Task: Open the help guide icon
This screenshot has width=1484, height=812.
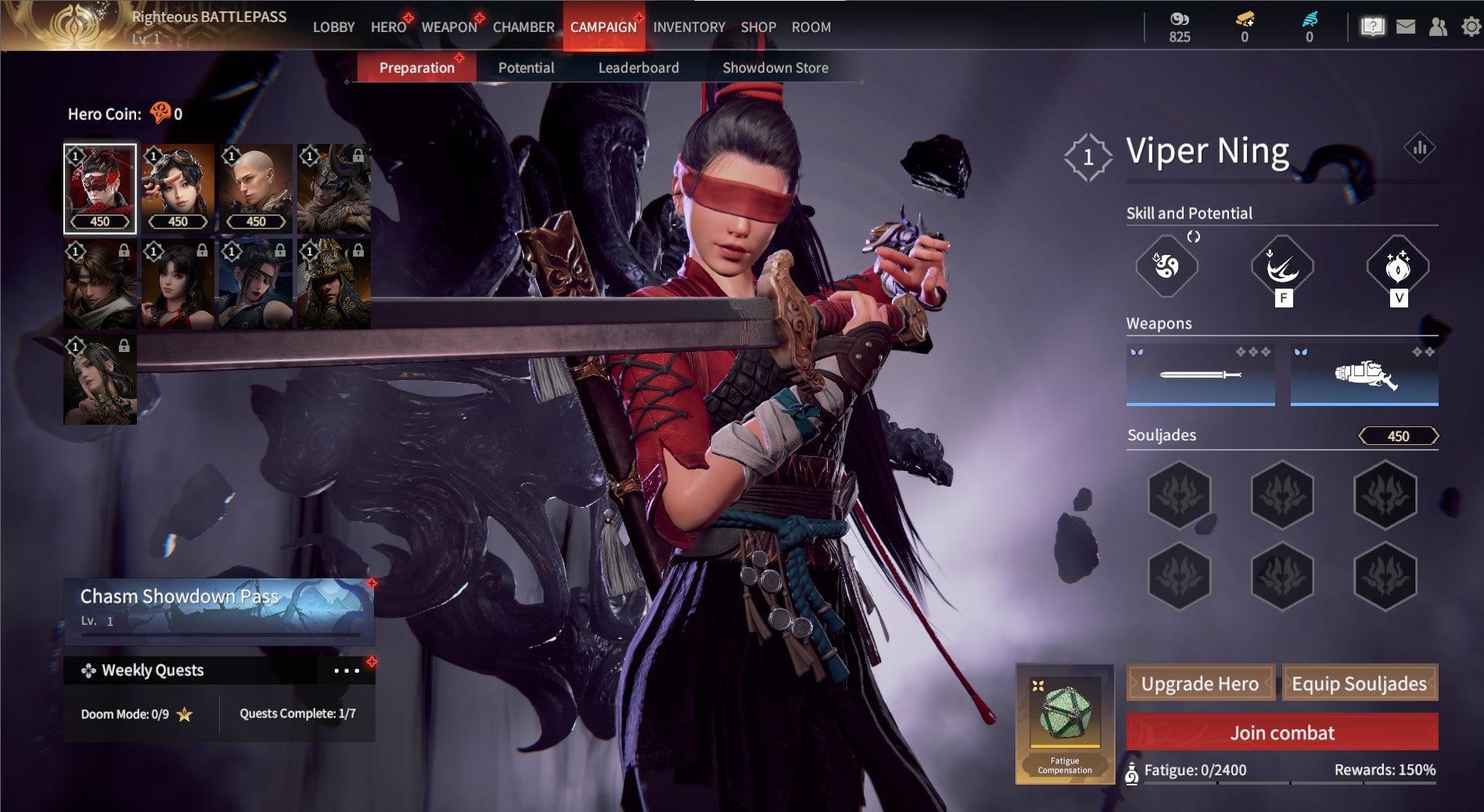Action: (x=1371, y=26)
